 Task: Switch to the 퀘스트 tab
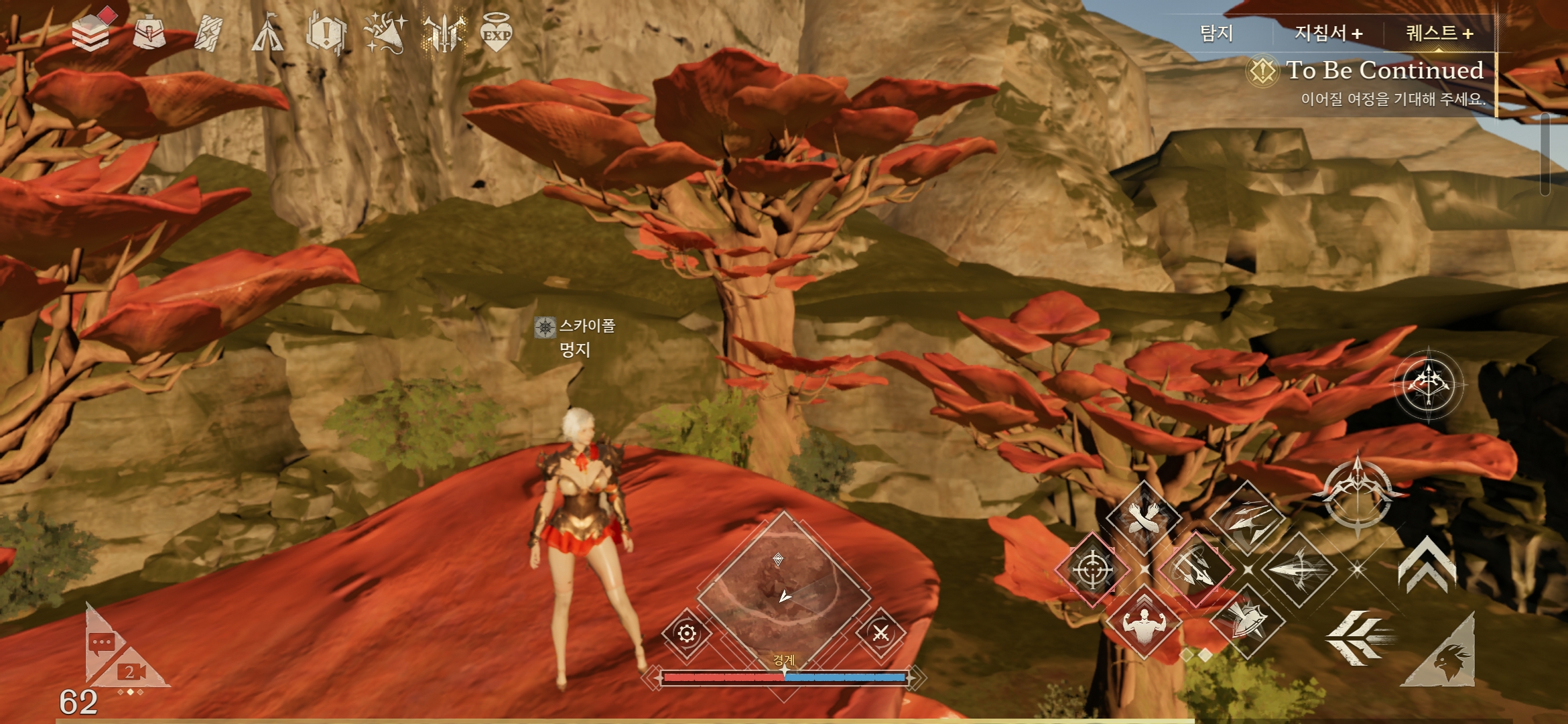pos(1439,33)
